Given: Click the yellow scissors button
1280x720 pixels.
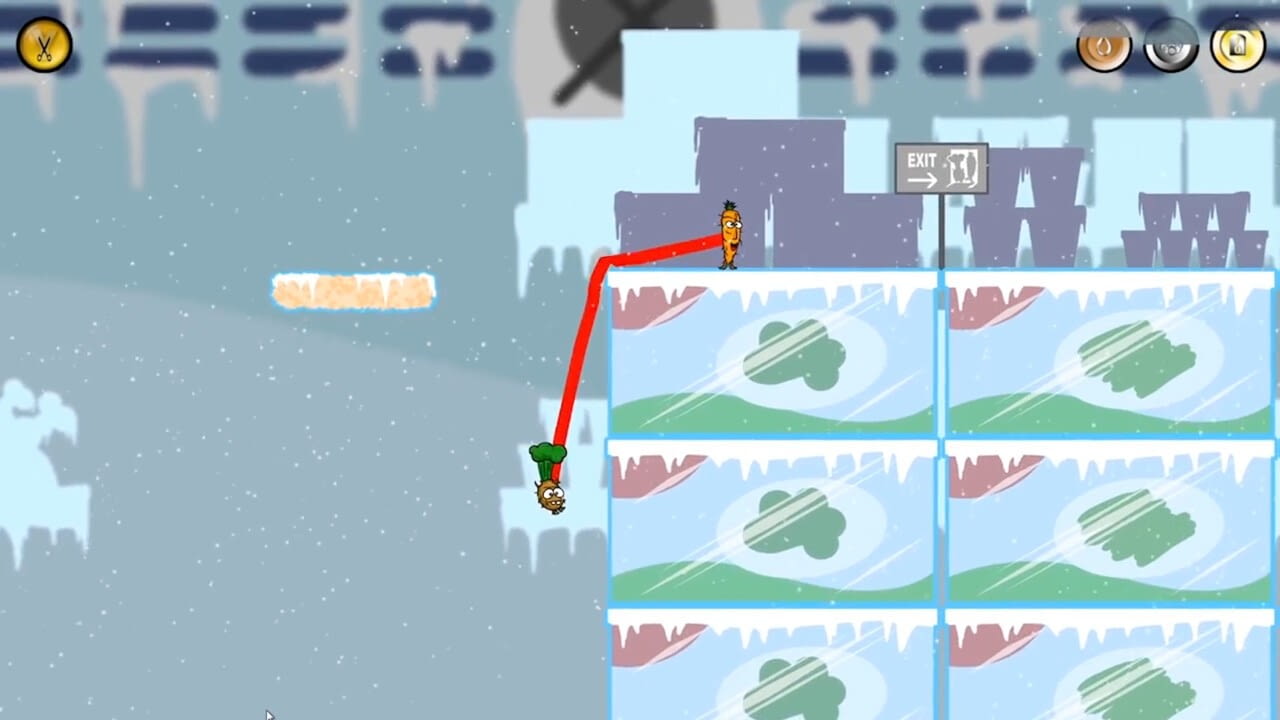Looking at the screenshot, I should point(44,45).
